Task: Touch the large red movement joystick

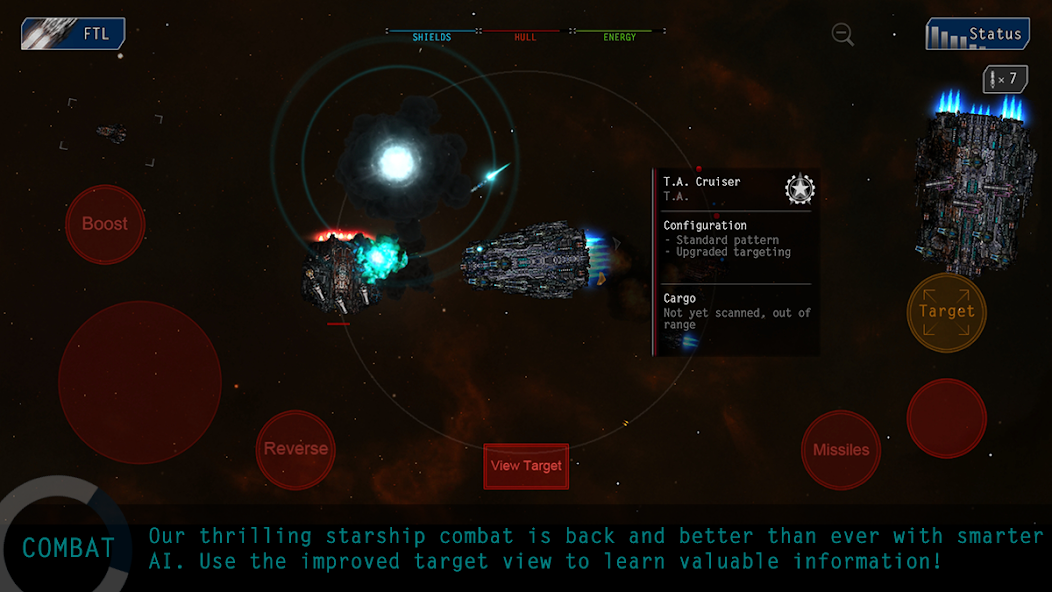Action: tap(140, 382)
